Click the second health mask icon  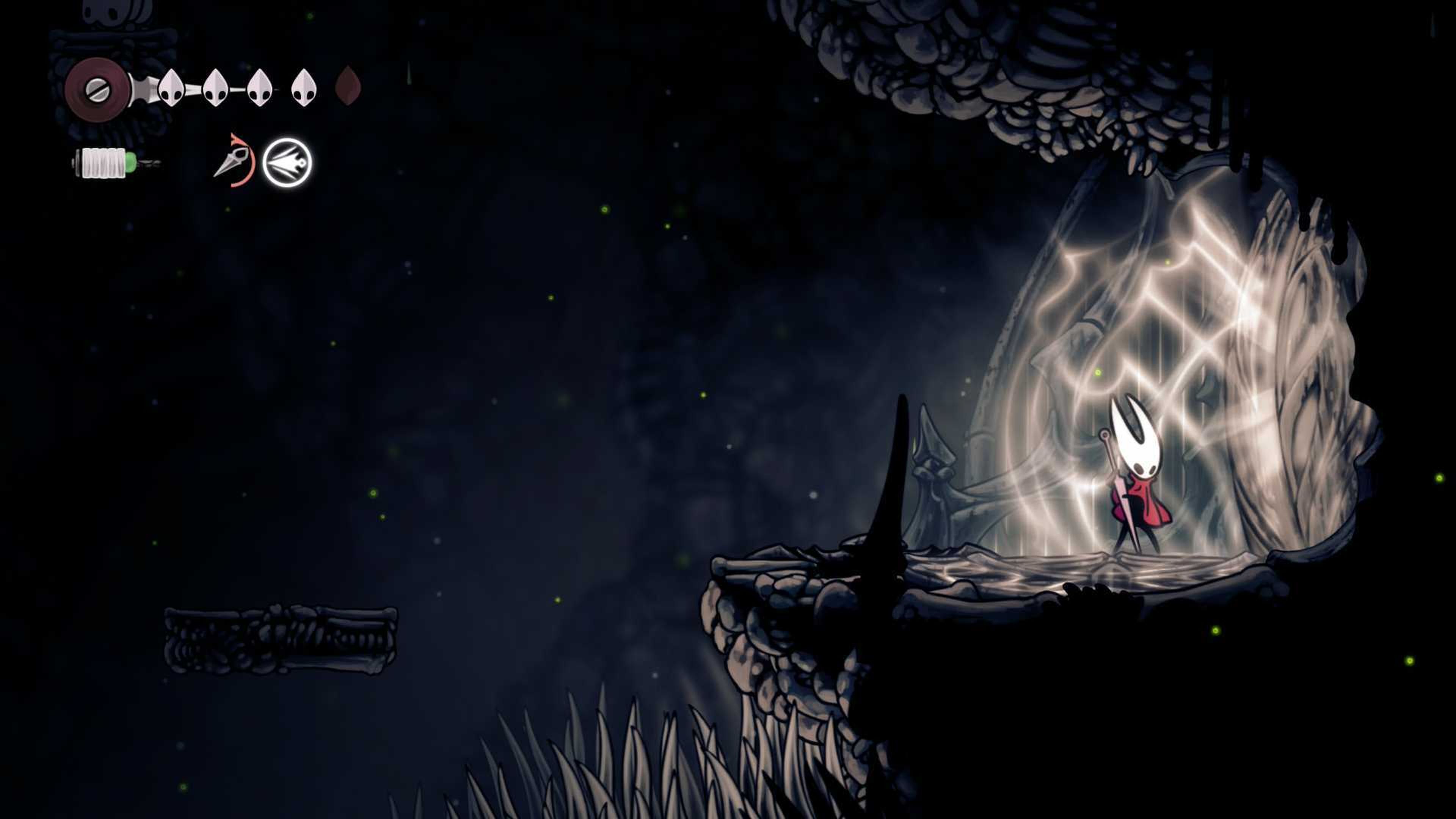(x=216, y=89)
